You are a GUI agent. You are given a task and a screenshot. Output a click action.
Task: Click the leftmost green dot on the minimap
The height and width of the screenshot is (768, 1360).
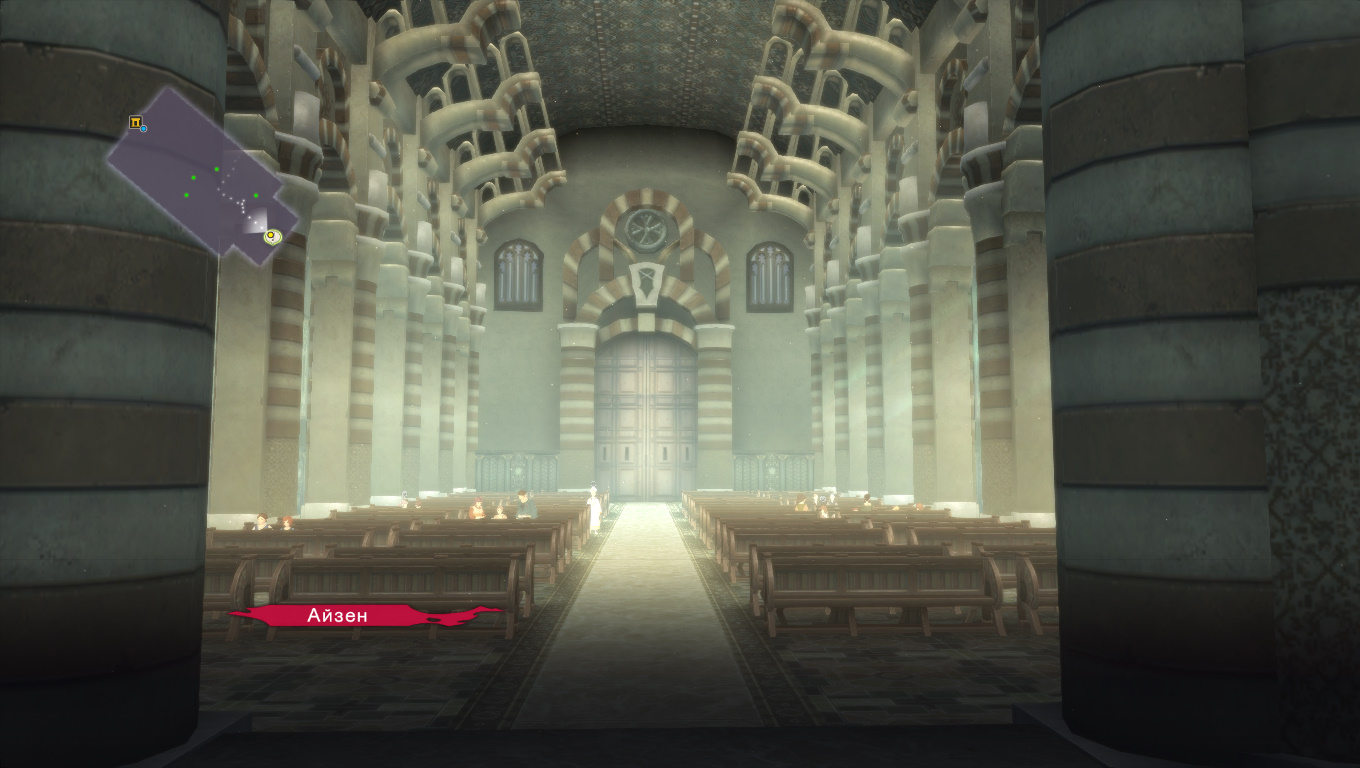(186, 195)
